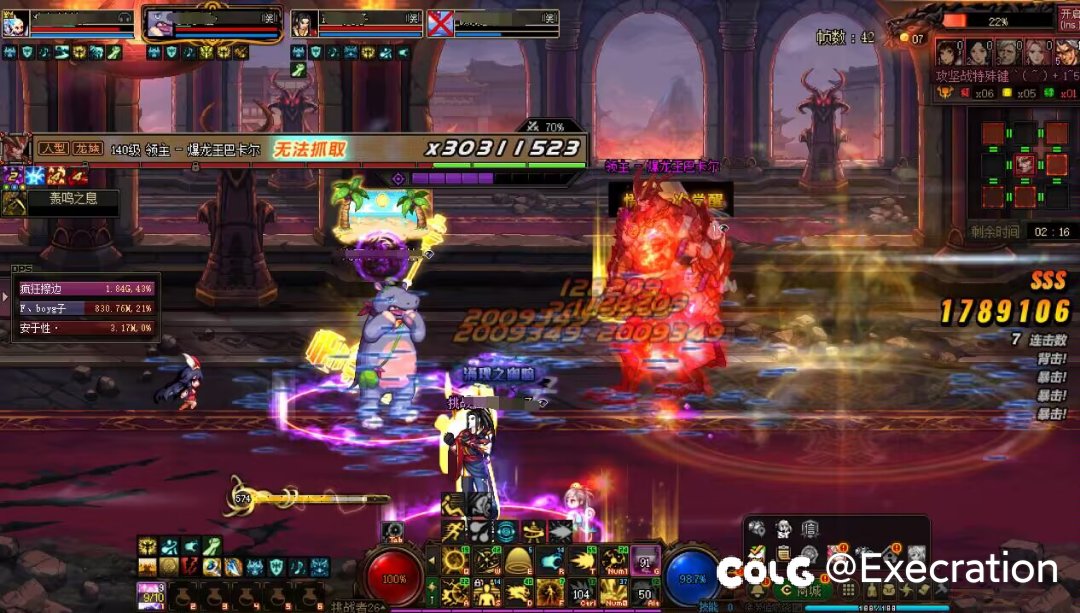This screenshot has height=613, width=1080.
Task: Activate the skill bound to the Ctrl key
Action: [581, 592]
